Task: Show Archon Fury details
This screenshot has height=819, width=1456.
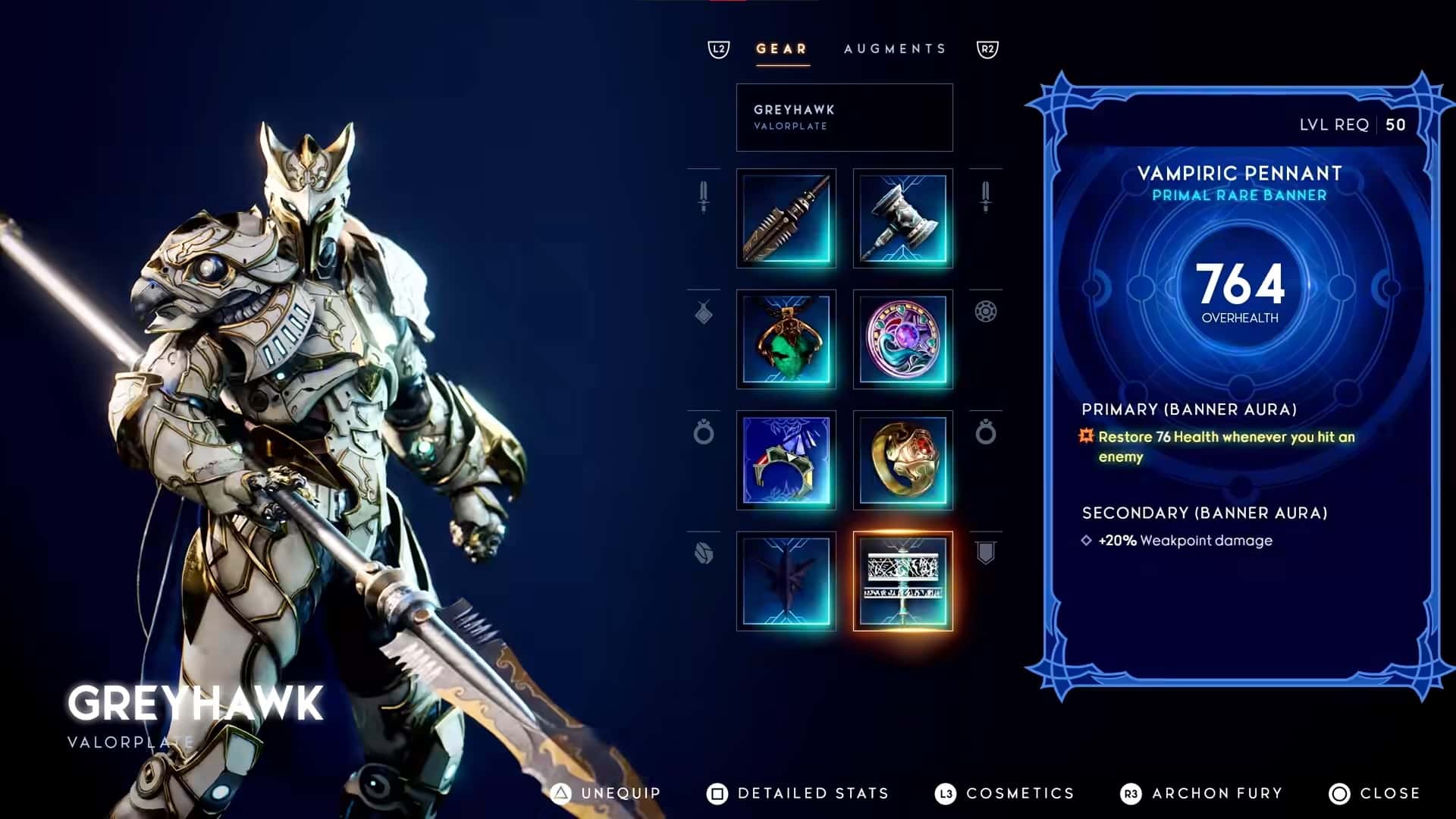Action: (1202, 793)
